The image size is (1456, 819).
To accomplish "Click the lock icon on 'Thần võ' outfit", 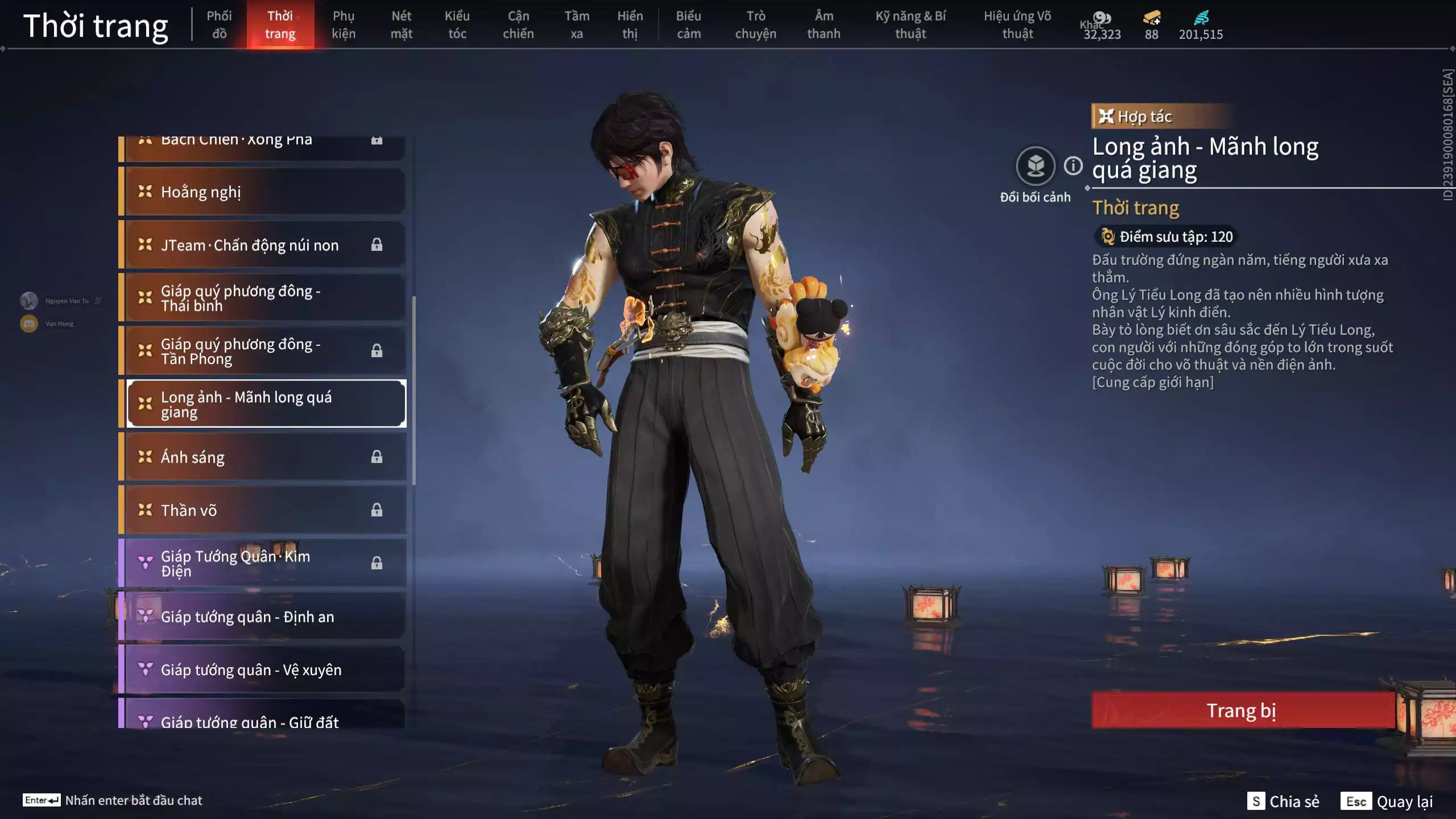I will [x=377, y=510].
